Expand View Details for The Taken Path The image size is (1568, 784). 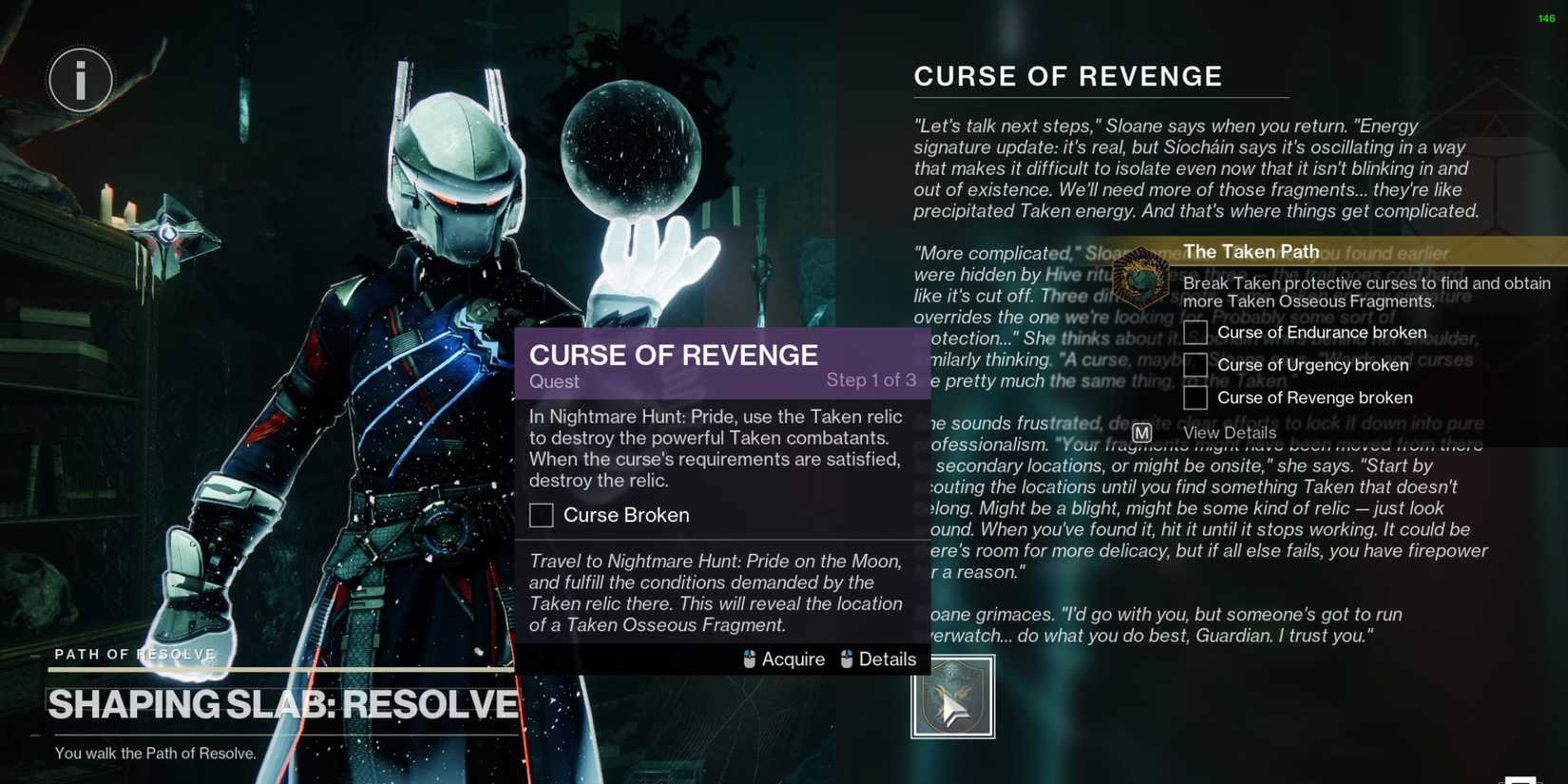(1231, 432)
